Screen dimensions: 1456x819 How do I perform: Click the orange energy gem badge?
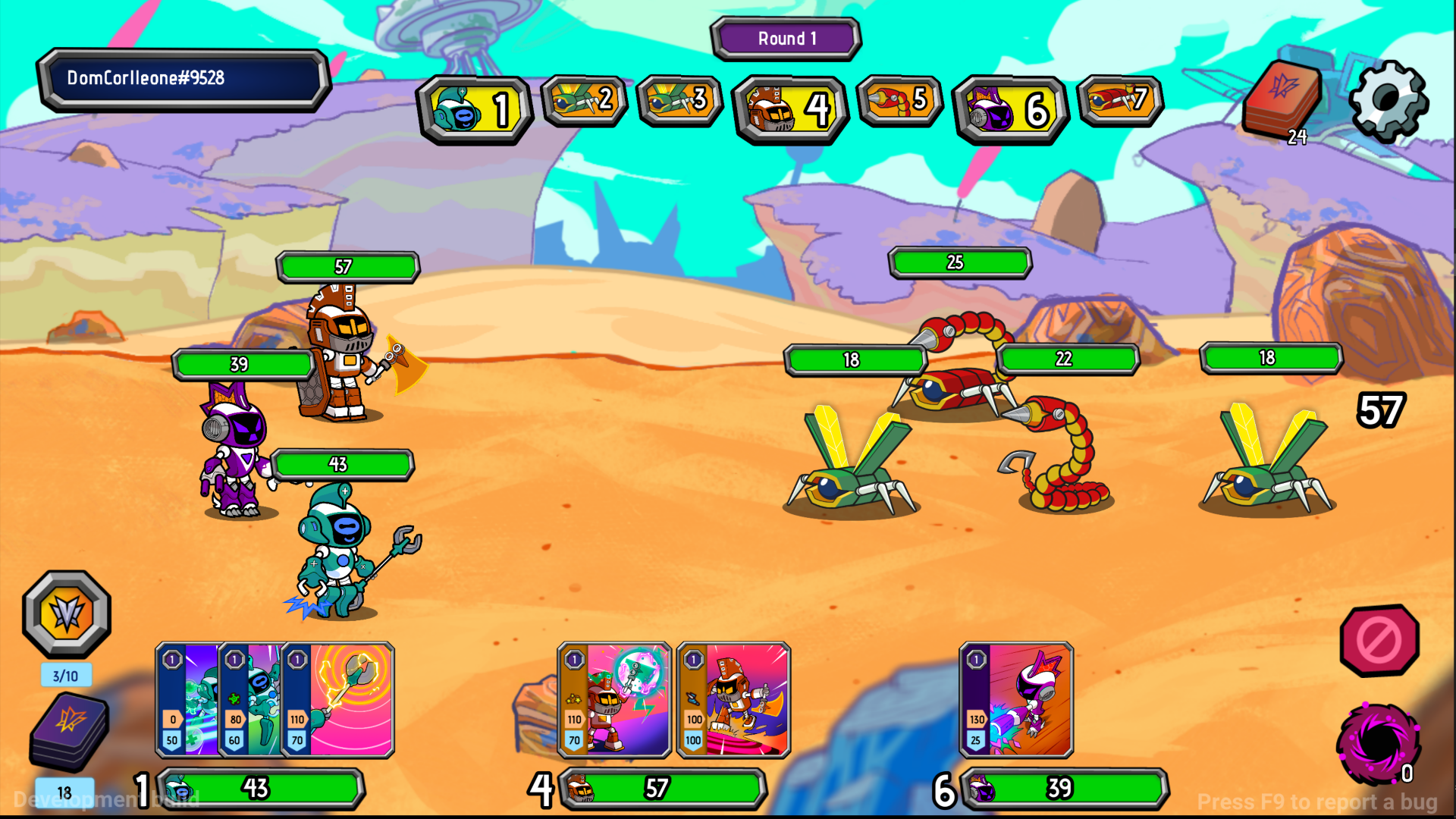tap(67, 613)
